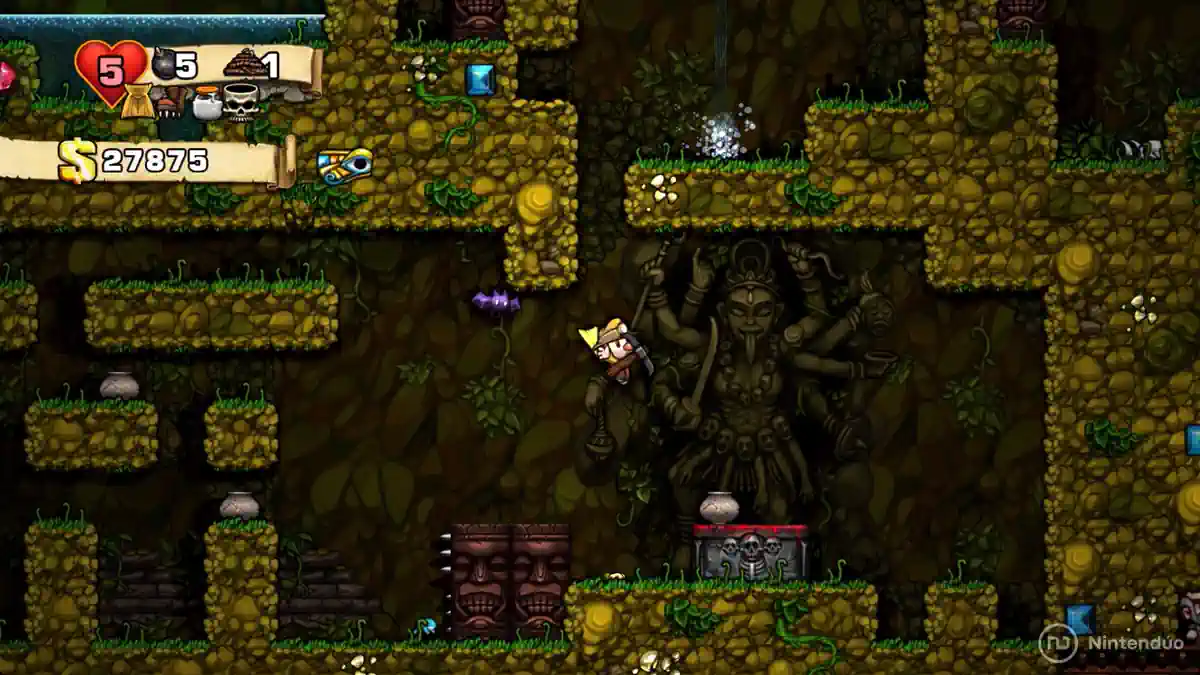The image size is (1200, 675).
Task: Click the Kapala skull cup icon
Action: pyautogui.click(x=241, y=101)
